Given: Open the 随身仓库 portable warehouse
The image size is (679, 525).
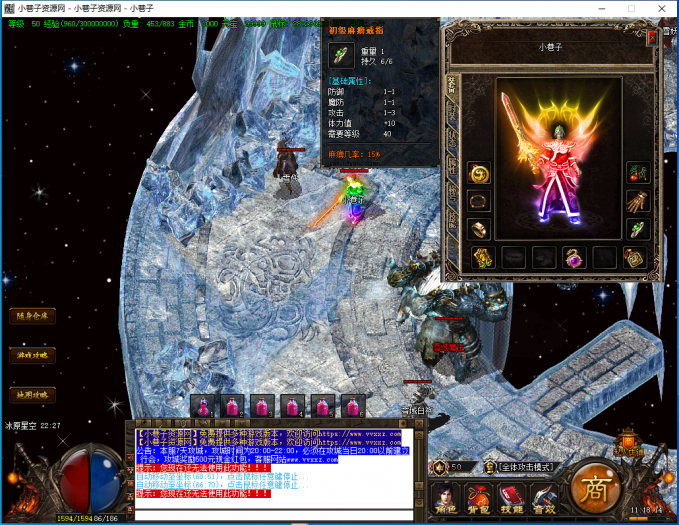Looking at the screenshot, I should pyautogui.click(x=33, y=316).
